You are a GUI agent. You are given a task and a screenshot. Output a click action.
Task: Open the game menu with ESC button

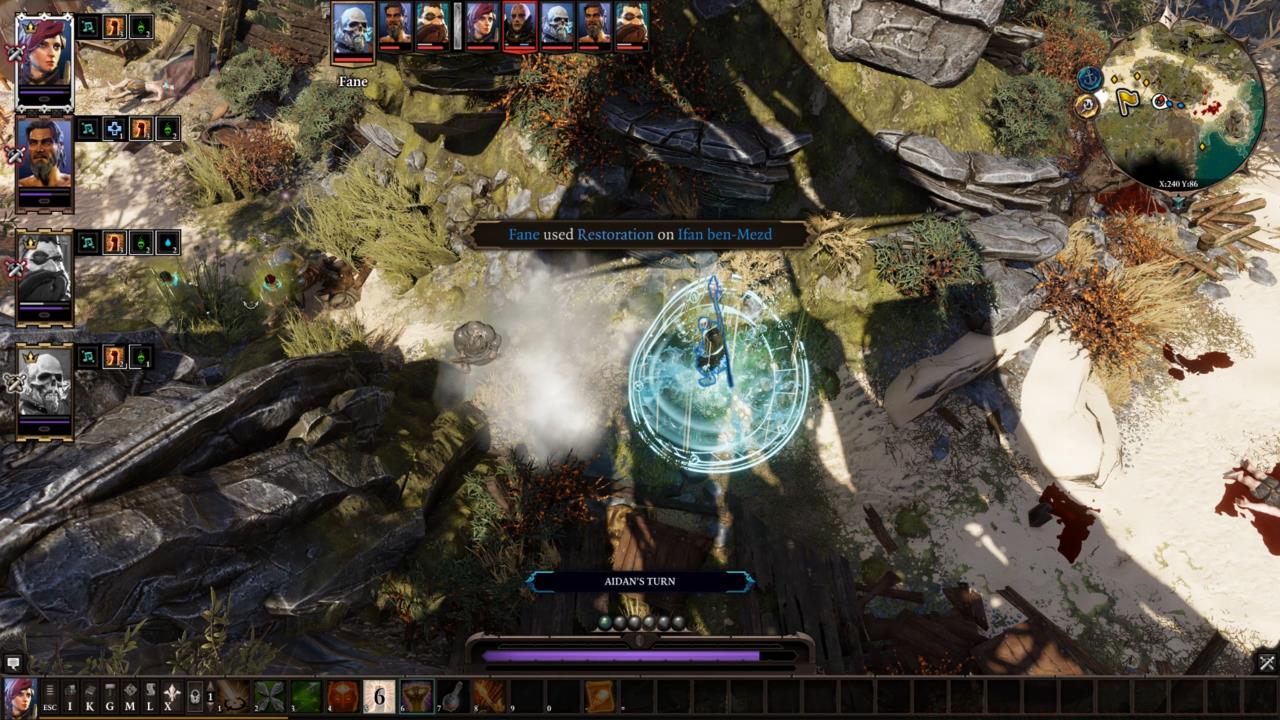click(x=49, y=695)
